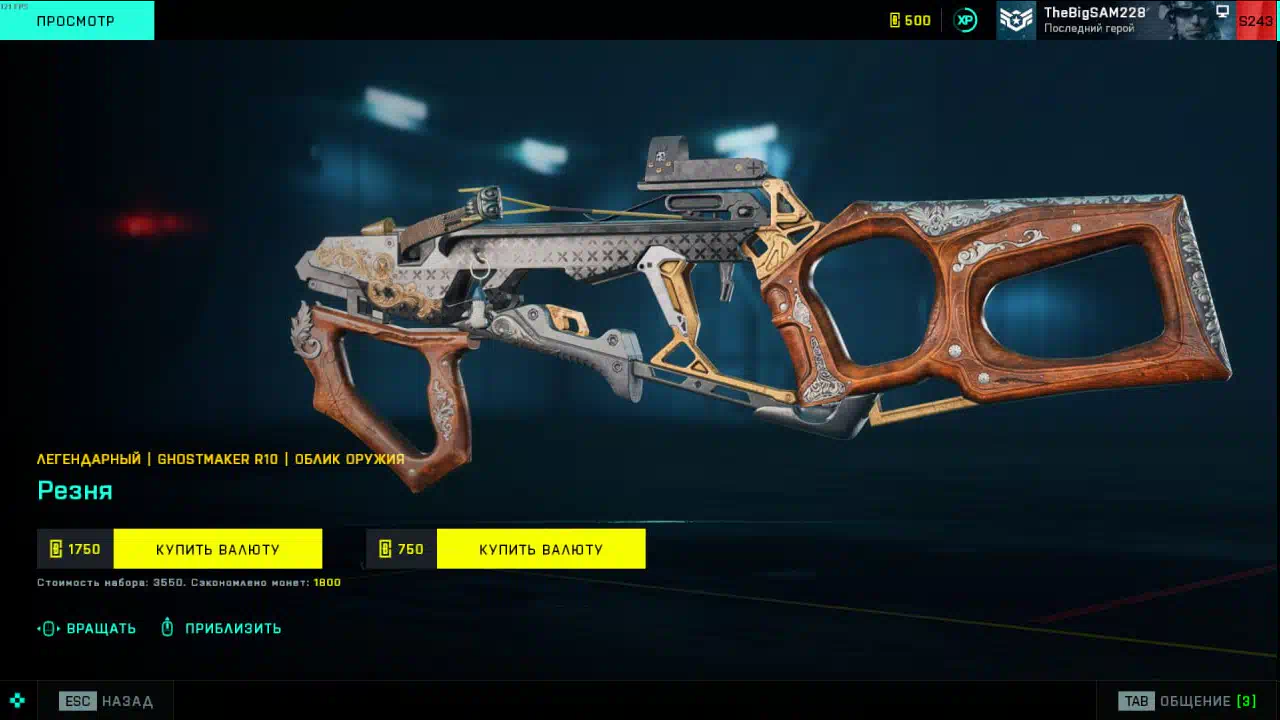The image size is (1280, 720).
Task: Open the cross-shaped menu icon
Action: pos(17,700)
